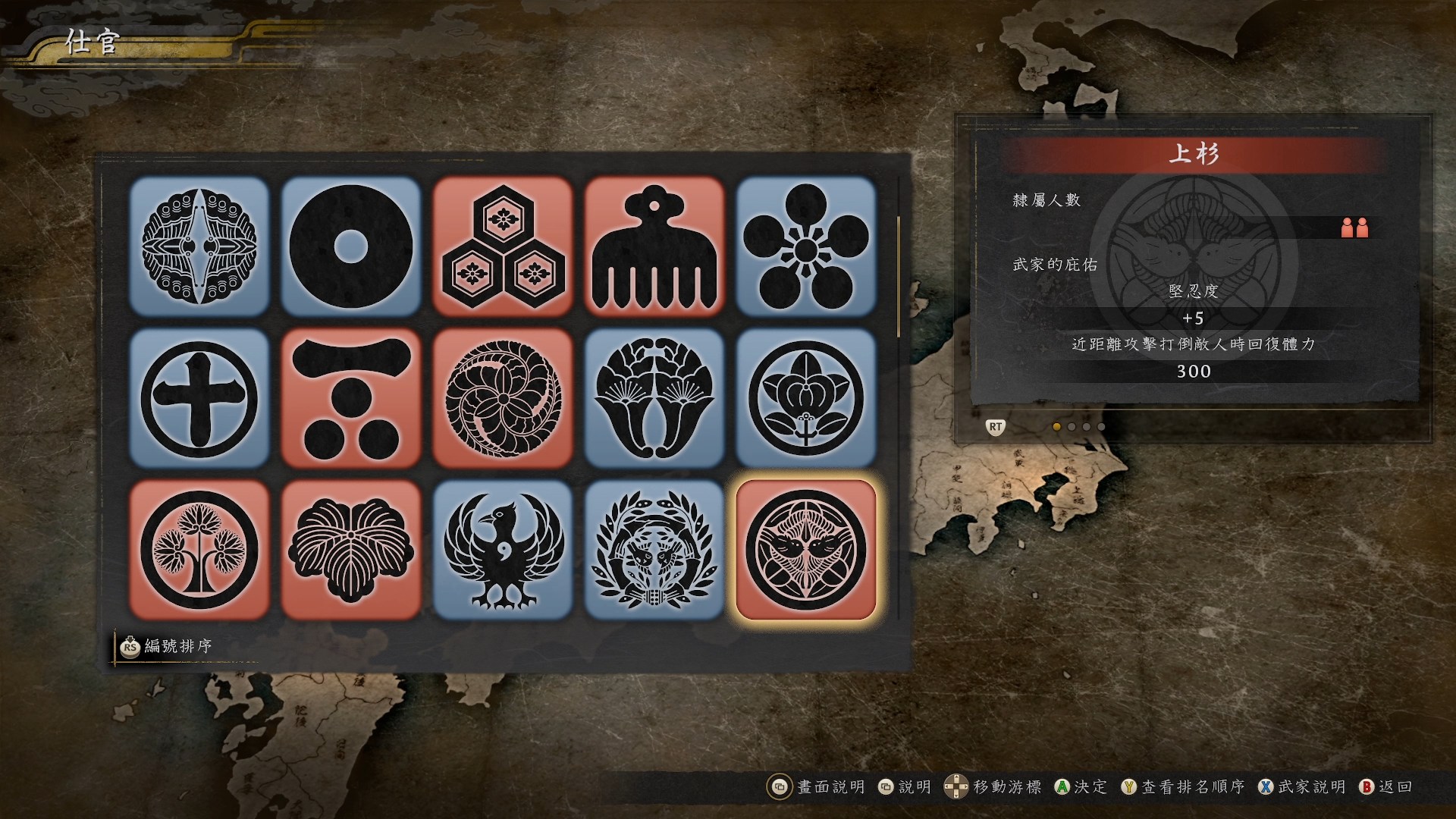Pick the three hexagons clan crest
The height and width of the screenshot is (819, 1456).
pos(503,246)
